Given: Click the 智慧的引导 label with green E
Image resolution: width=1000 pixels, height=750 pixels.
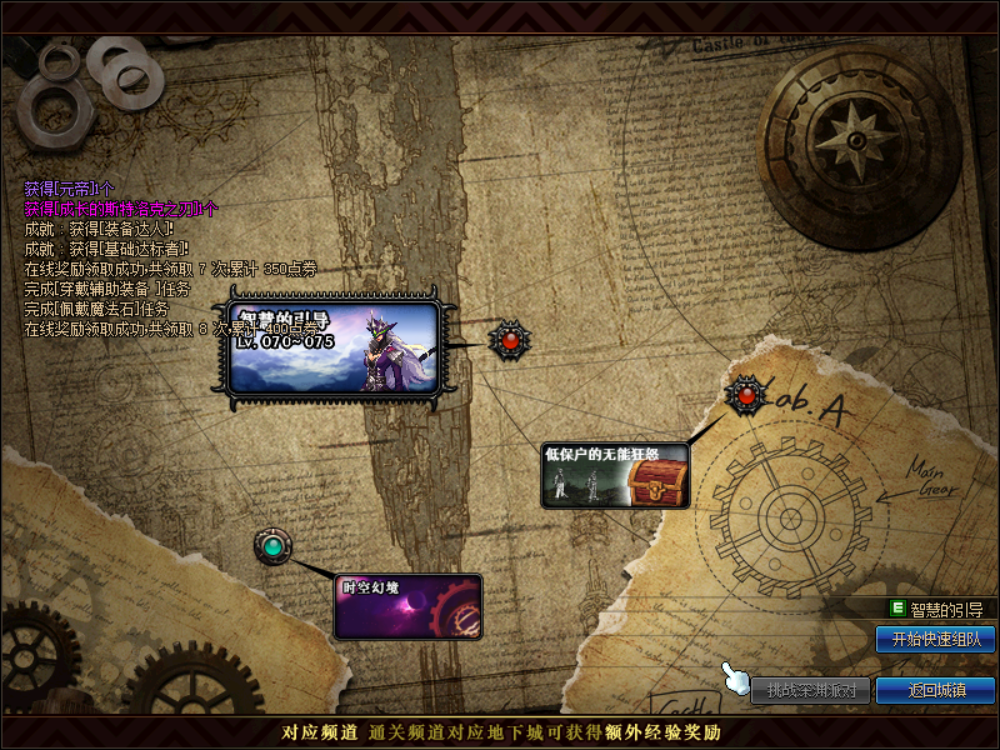Looking at the screenshot, I should click(x=937, y=609).
